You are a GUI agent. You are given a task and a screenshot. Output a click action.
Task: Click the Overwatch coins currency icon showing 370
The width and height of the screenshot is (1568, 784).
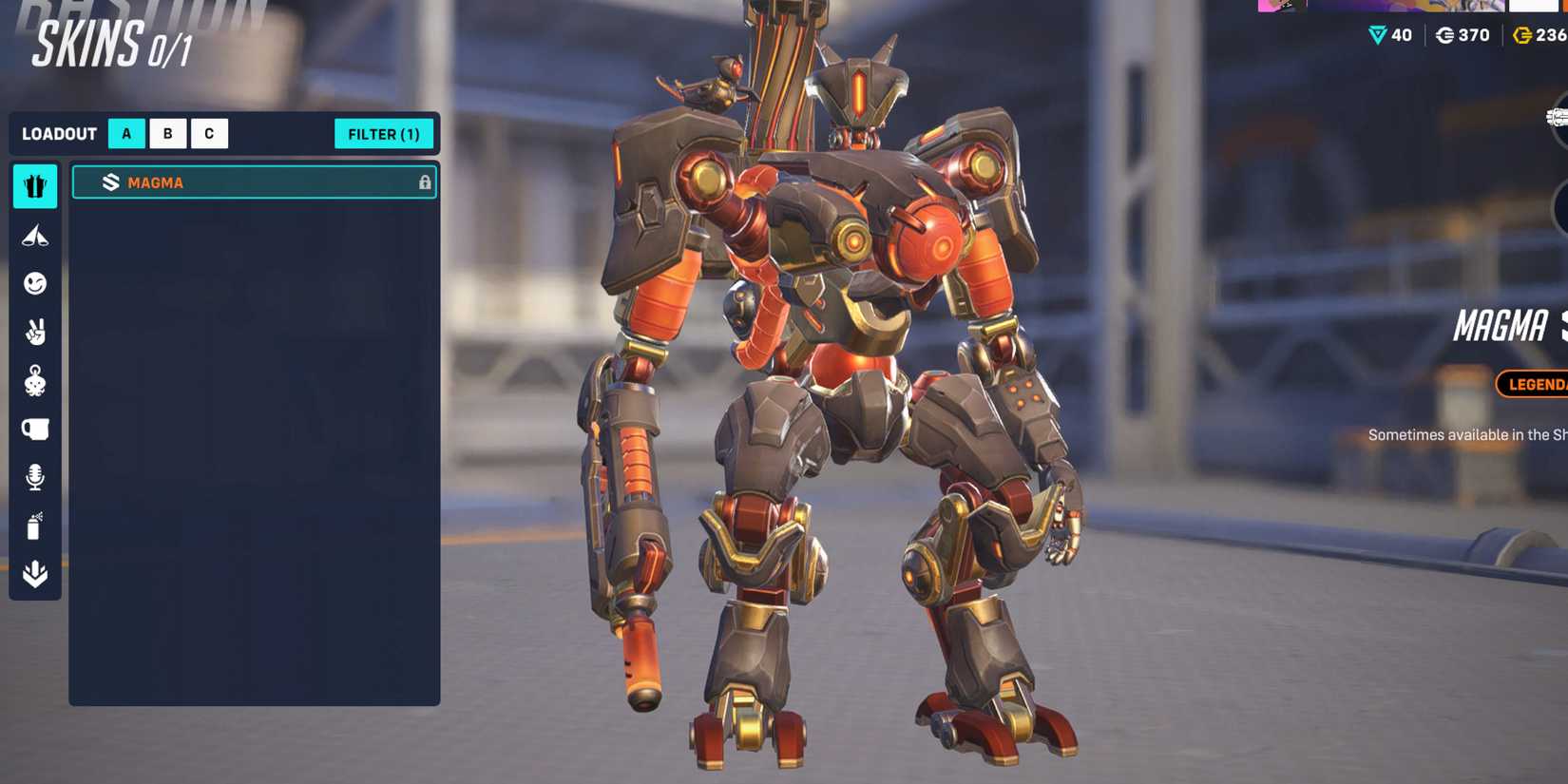pos(1446,35)
